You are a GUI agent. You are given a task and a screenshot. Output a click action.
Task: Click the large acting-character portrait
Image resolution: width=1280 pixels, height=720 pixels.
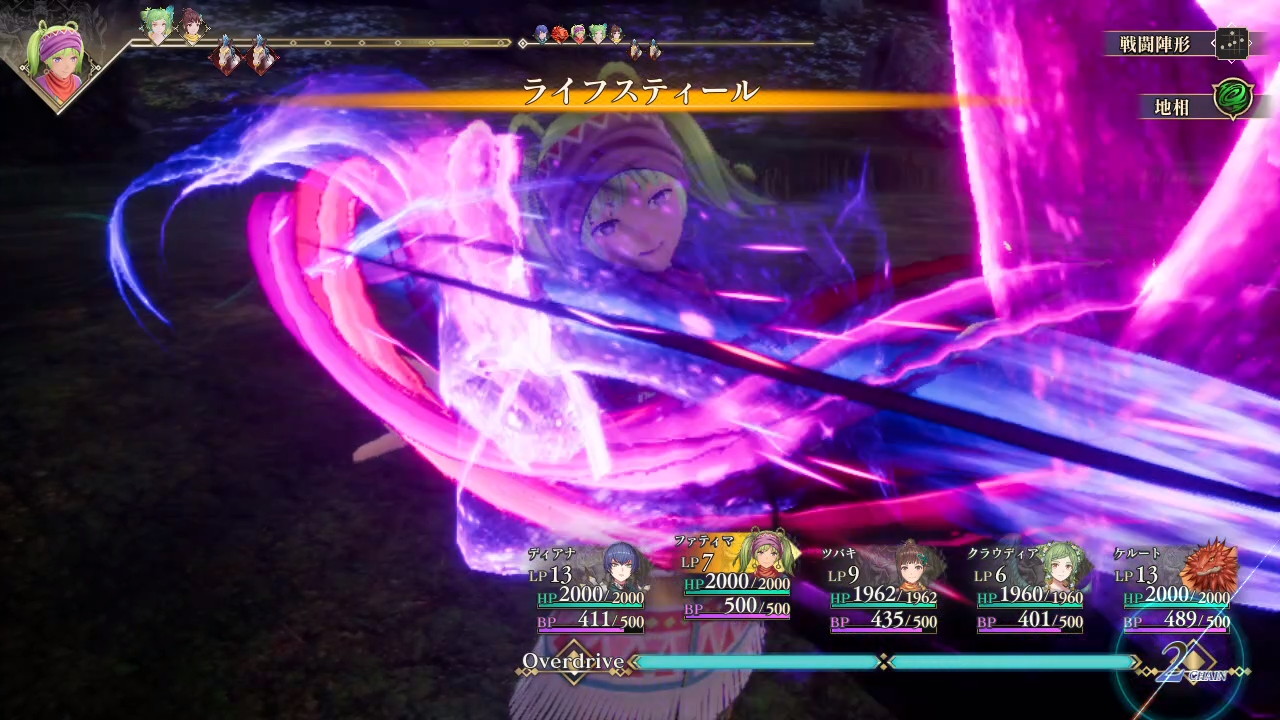57,58
